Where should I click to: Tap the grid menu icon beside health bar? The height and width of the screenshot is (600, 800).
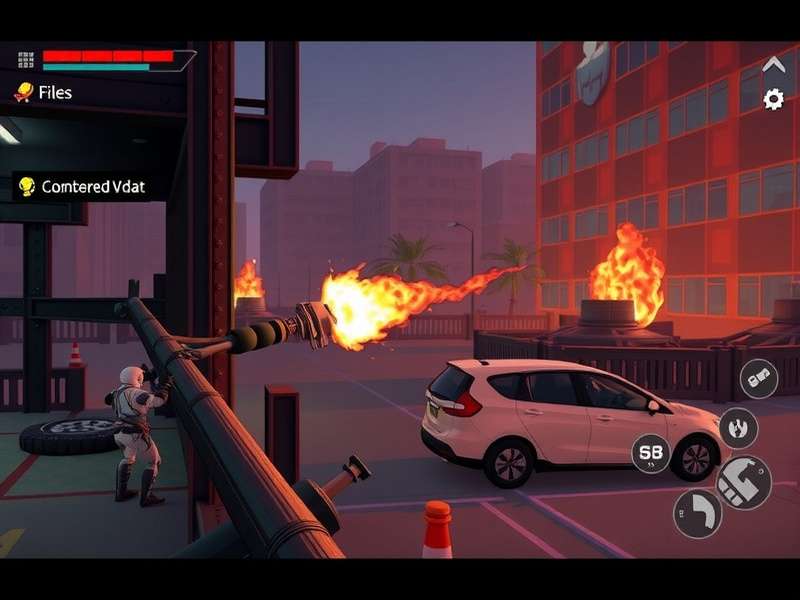tap(26, 60)
